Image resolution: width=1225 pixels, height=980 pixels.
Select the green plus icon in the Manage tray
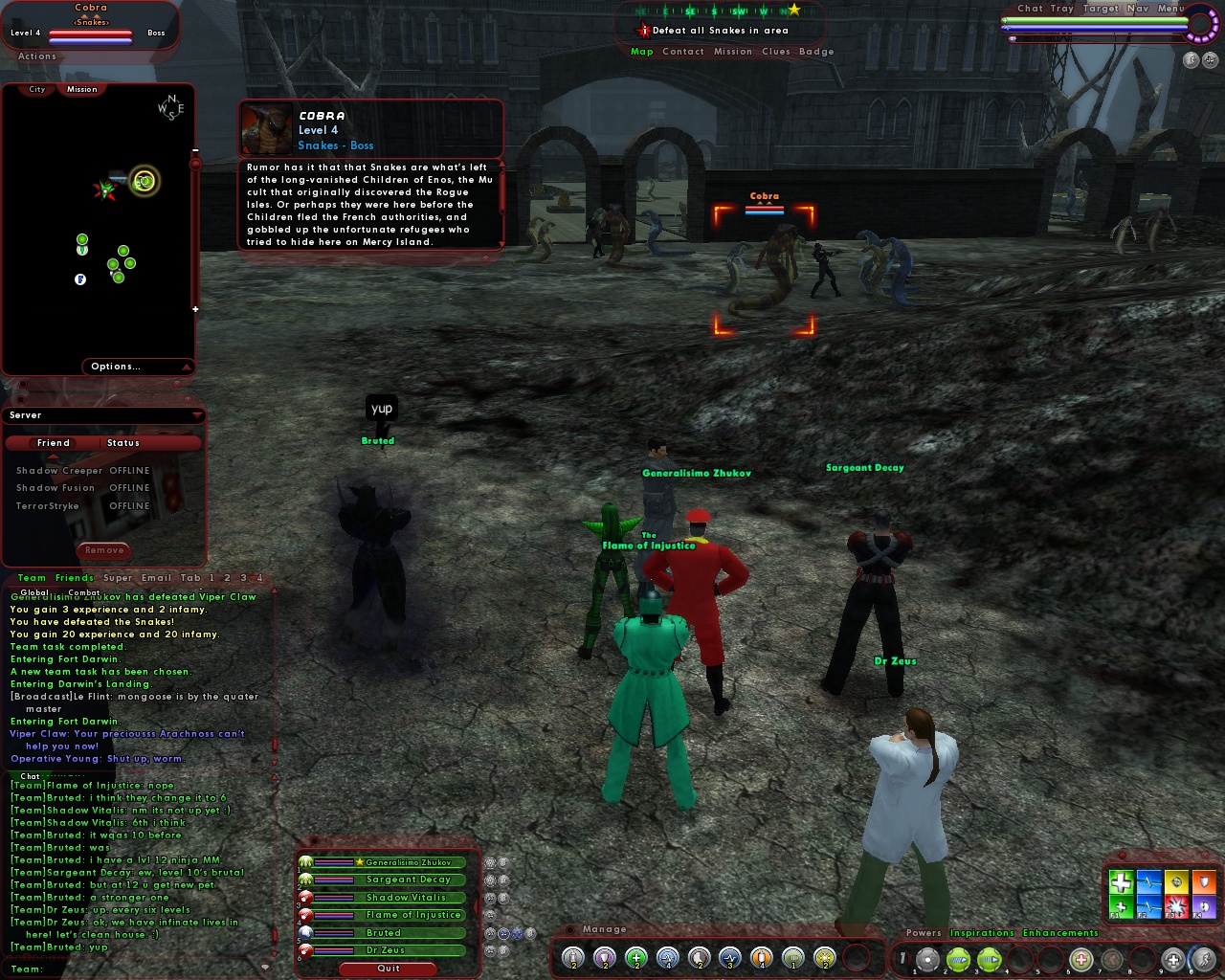coord(636,957)
